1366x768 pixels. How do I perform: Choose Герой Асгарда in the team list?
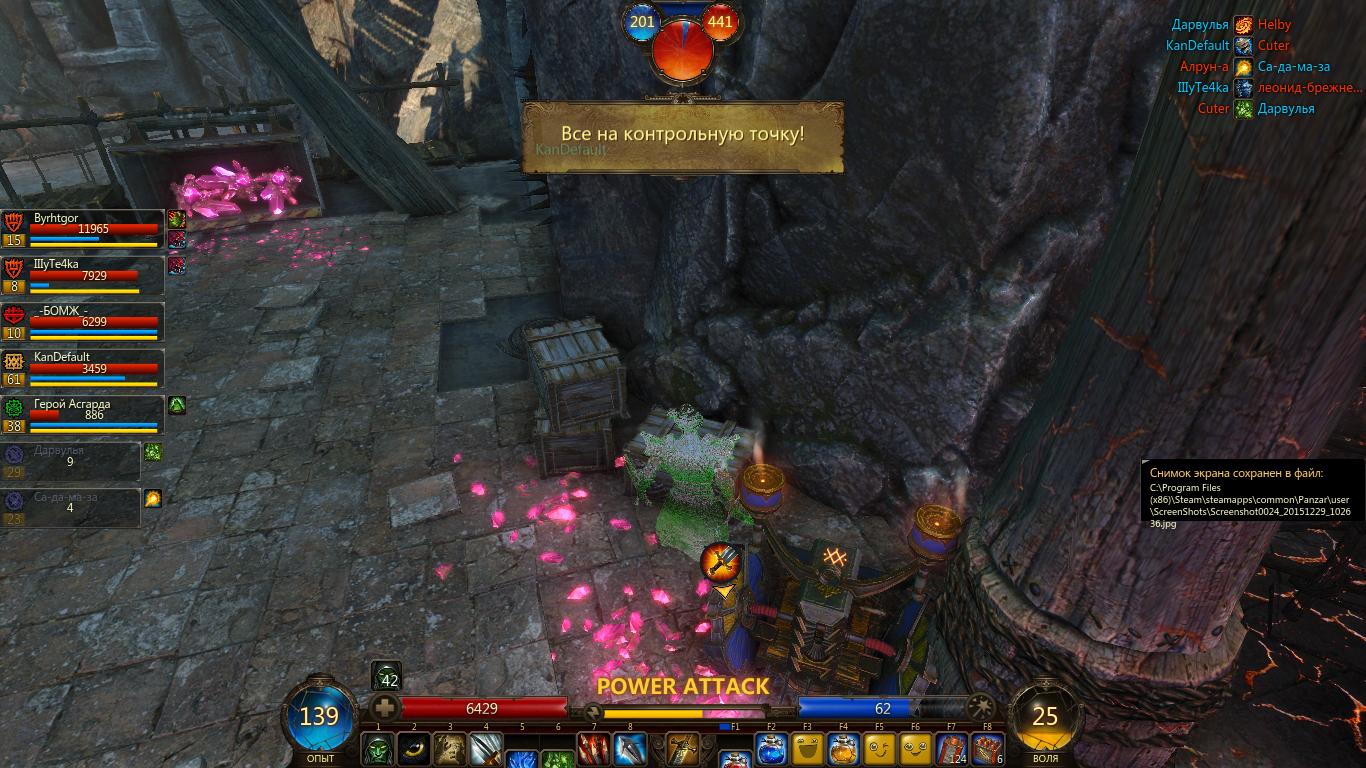83,415
